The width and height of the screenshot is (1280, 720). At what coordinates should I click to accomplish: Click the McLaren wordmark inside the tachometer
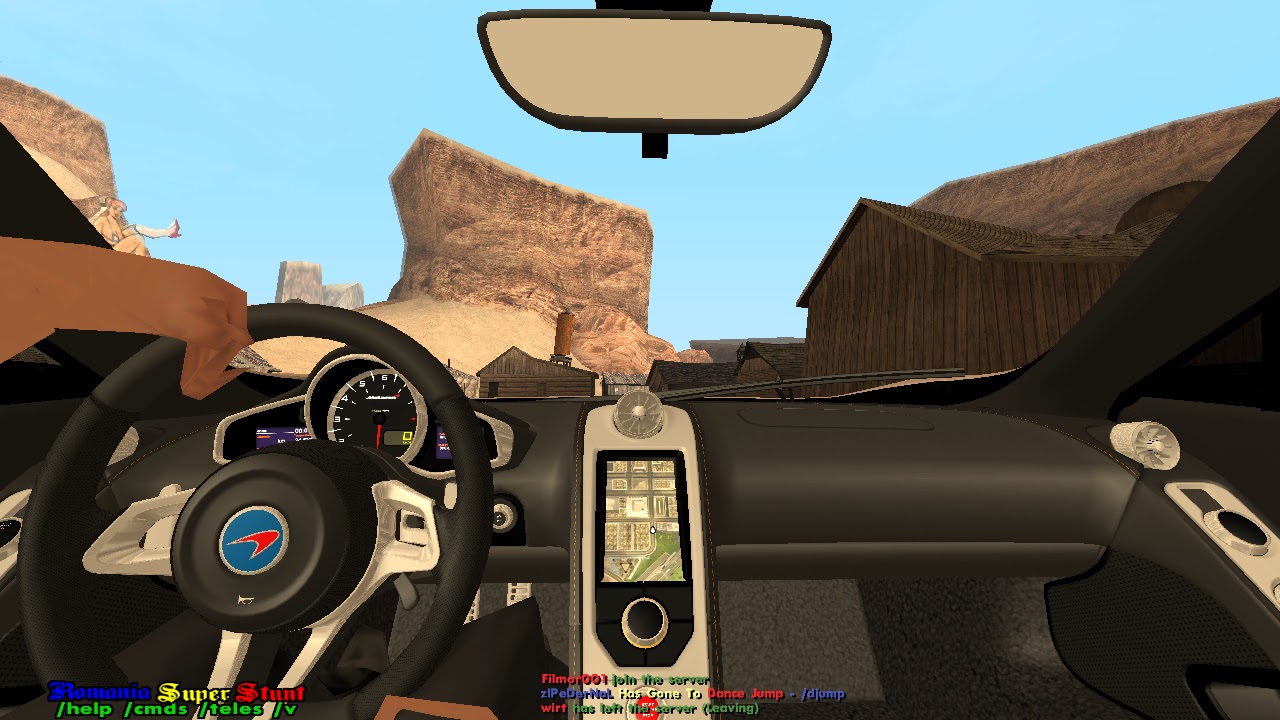[x=381, y=396]
